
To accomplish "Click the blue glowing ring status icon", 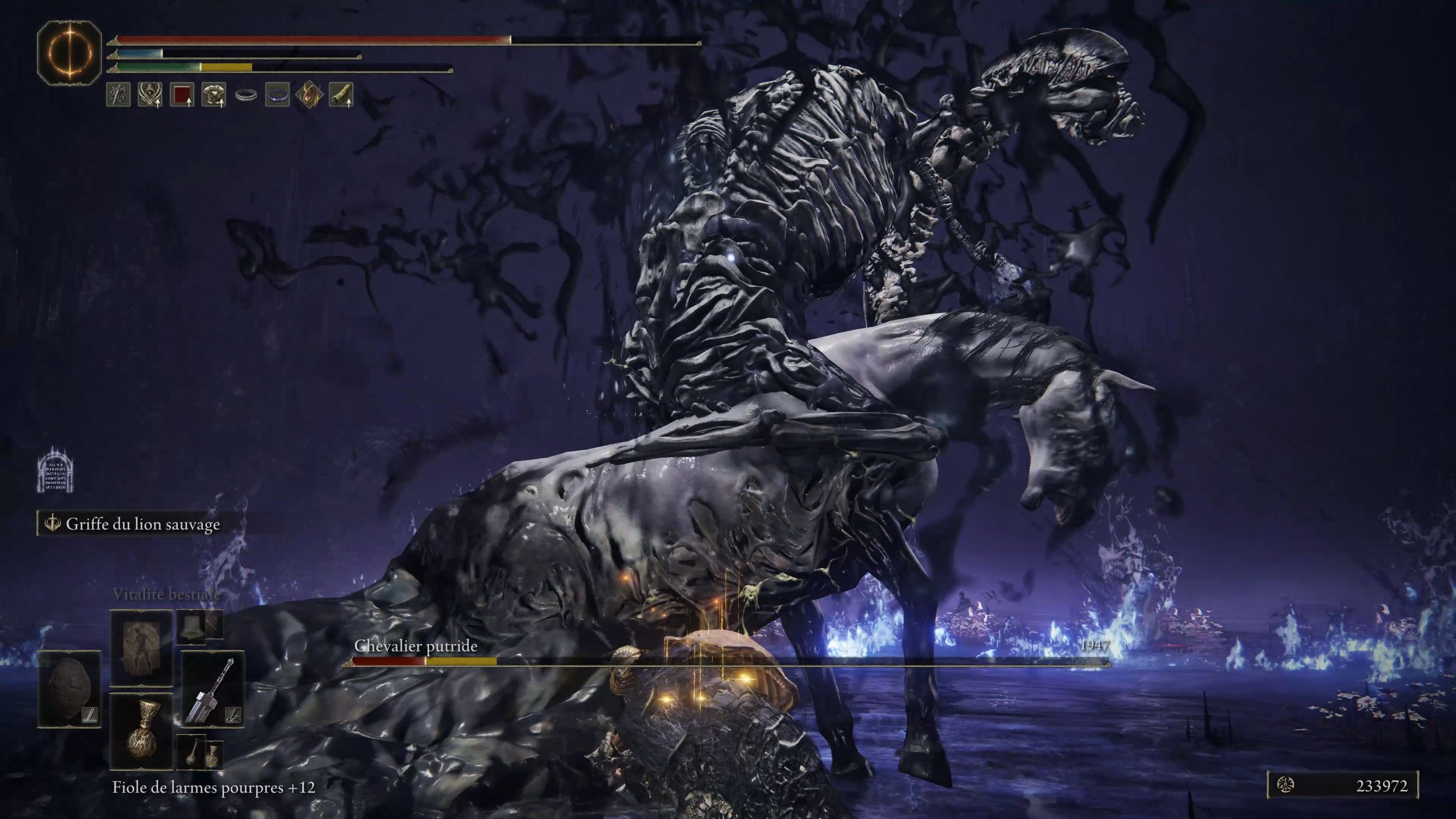I will [x=278, y=94].
